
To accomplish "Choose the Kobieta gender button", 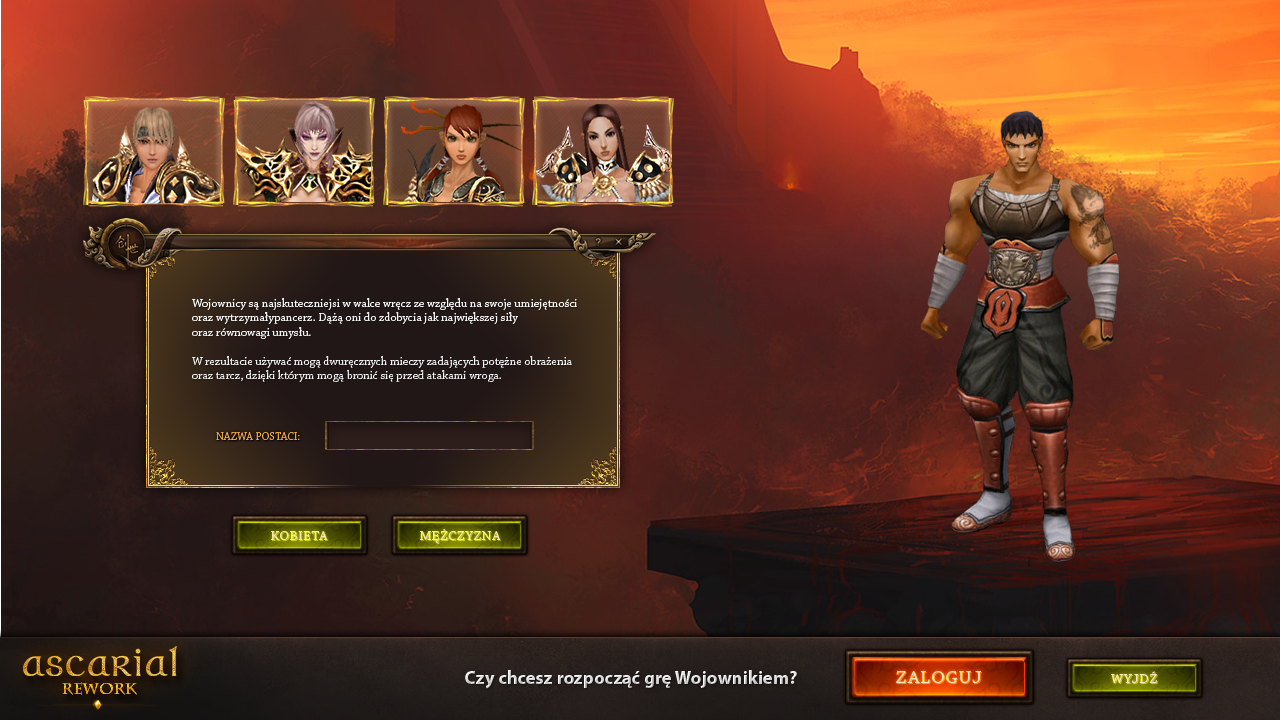I will coord(299,535).
